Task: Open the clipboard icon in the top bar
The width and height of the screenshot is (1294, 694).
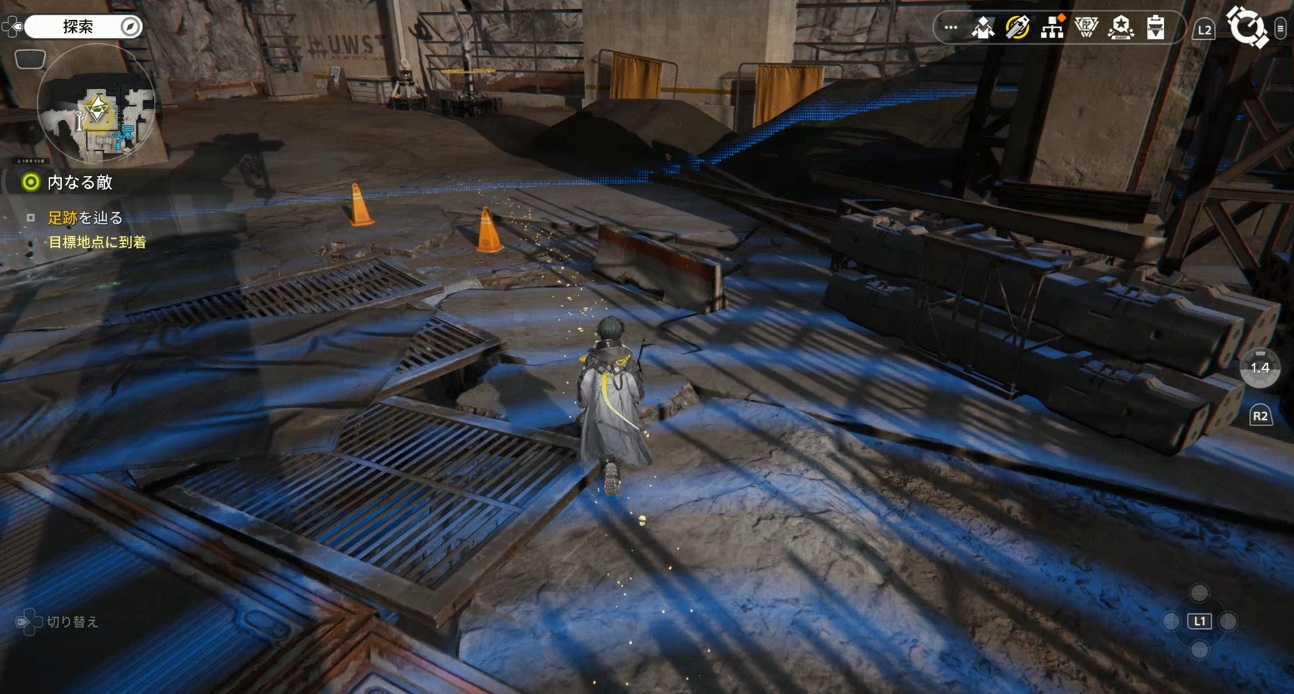Action: click(x=1155, y=28)
